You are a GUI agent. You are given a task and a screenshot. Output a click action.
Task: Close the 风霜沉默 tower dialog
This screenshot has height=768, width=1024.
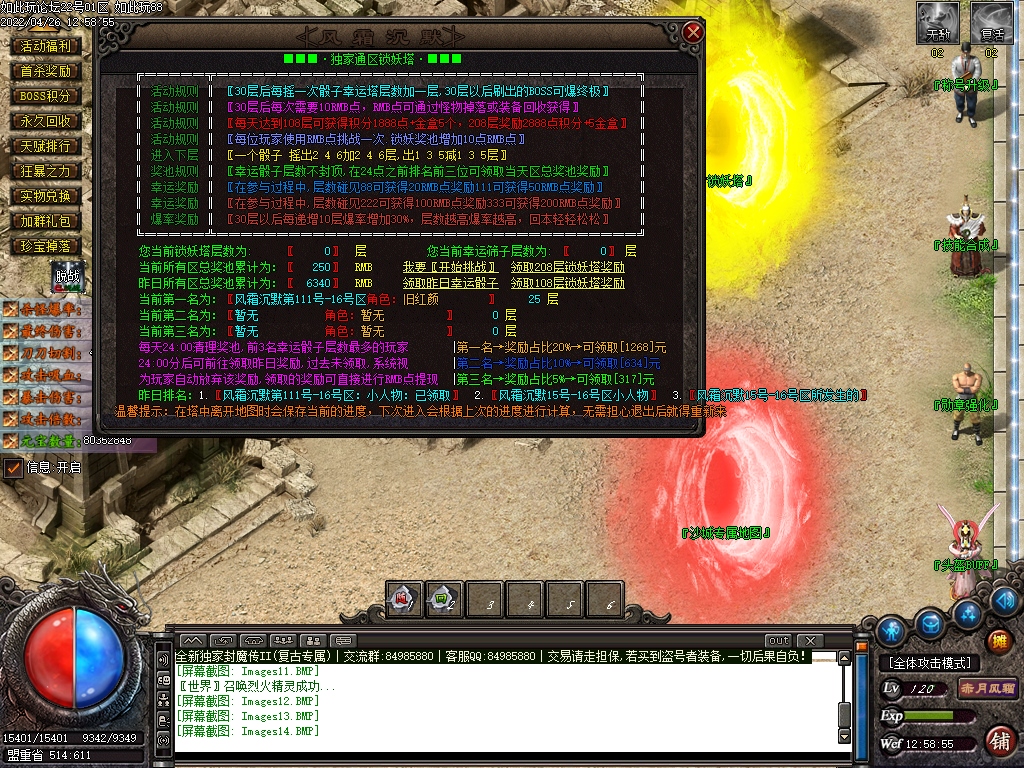(x=693, y=33)
